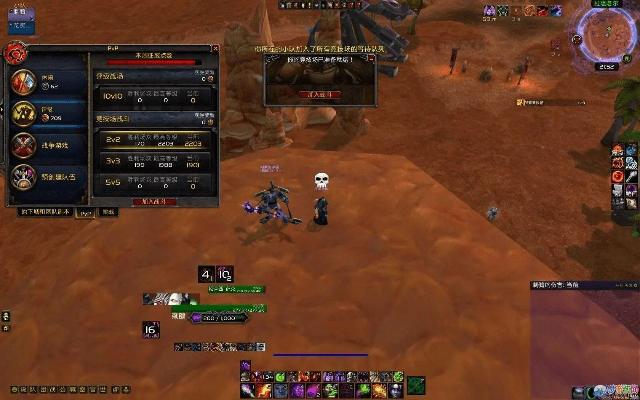Open the minimap in the top-right corner
The image size is (640, 400).
point(606,36)
